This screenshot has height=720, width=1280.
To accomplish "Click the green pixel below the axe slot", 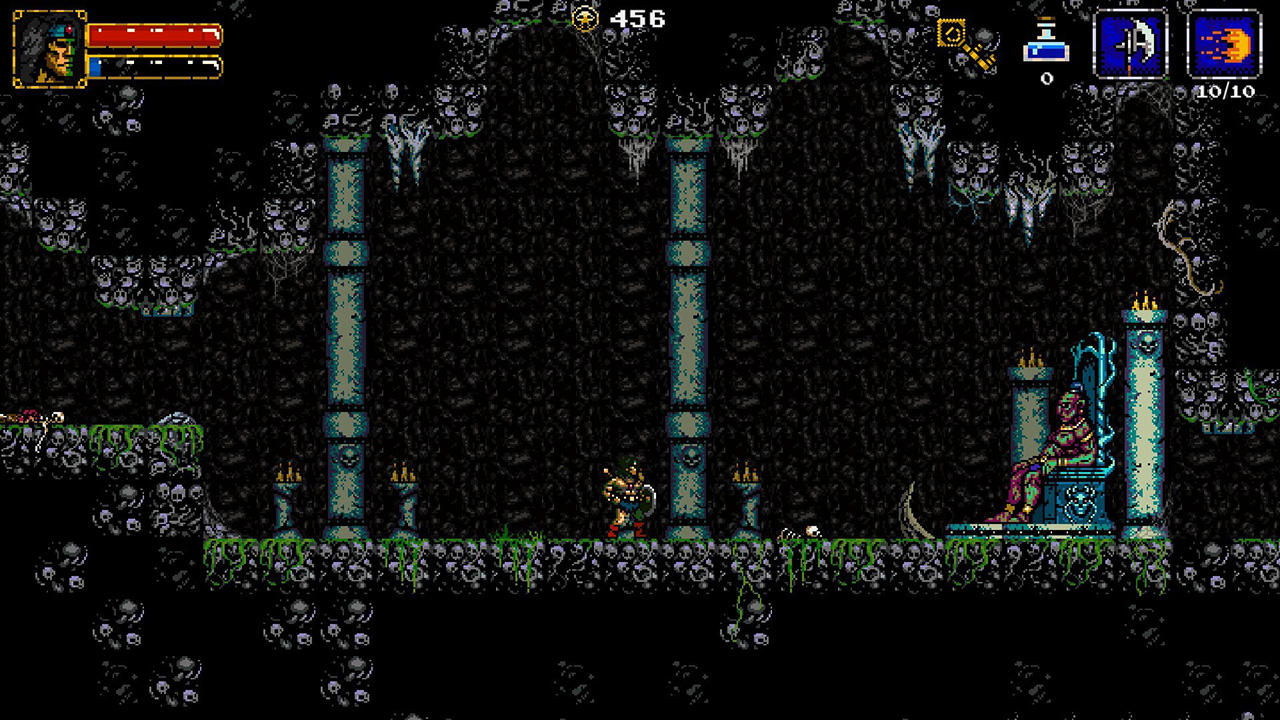I will coord(1166,78).
